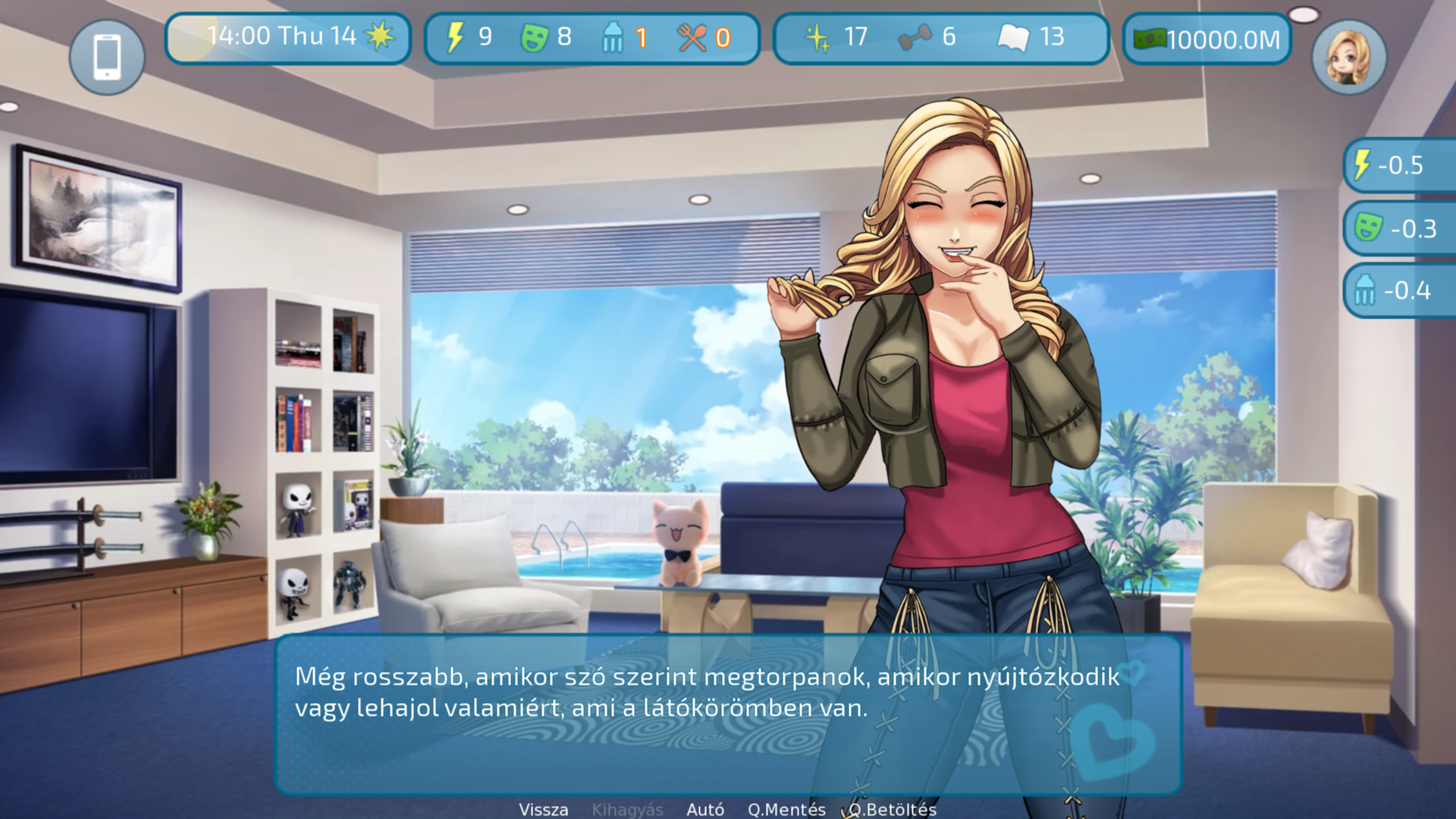Quick load with Q.Betöltés

pyautogui.click(x=893, y=809)
